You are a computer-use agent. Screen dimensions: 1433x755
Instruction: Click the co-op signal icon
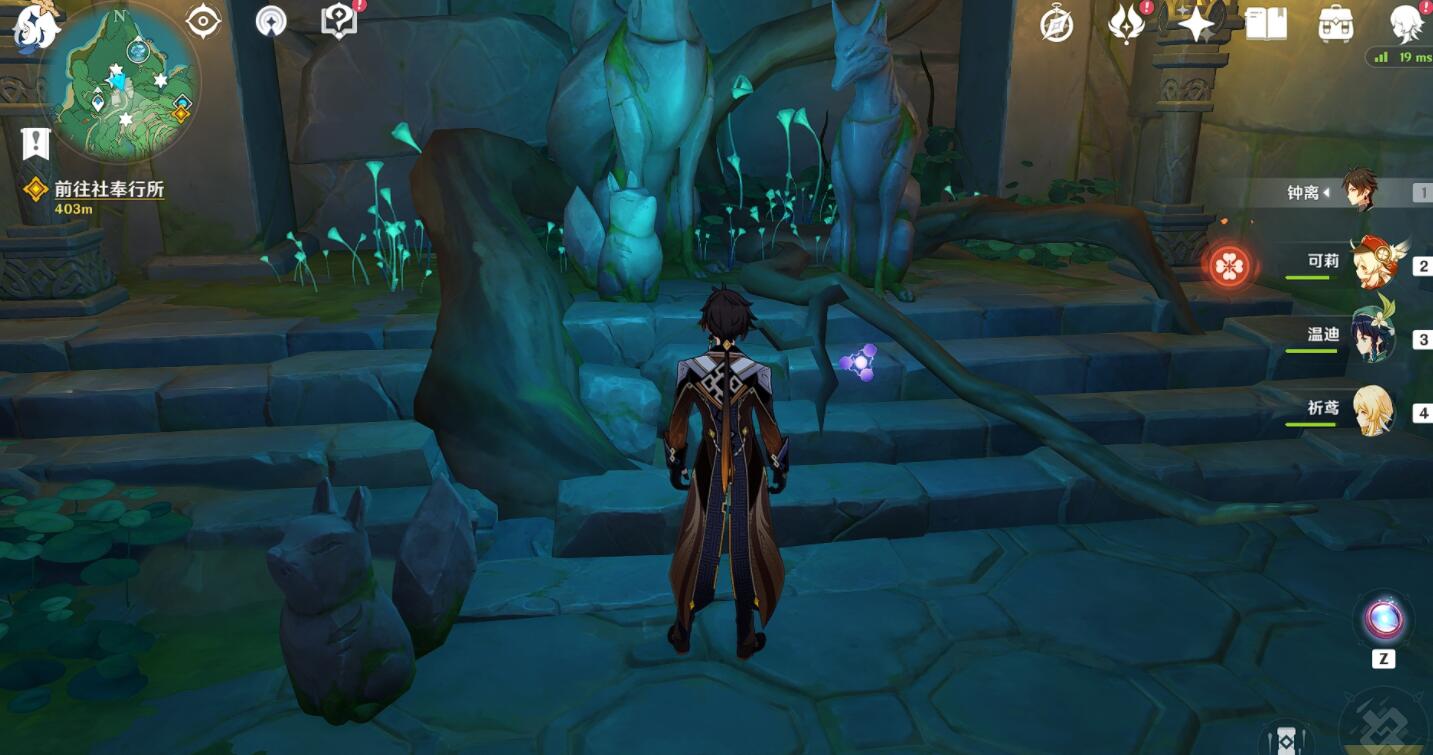click(270, 21)
